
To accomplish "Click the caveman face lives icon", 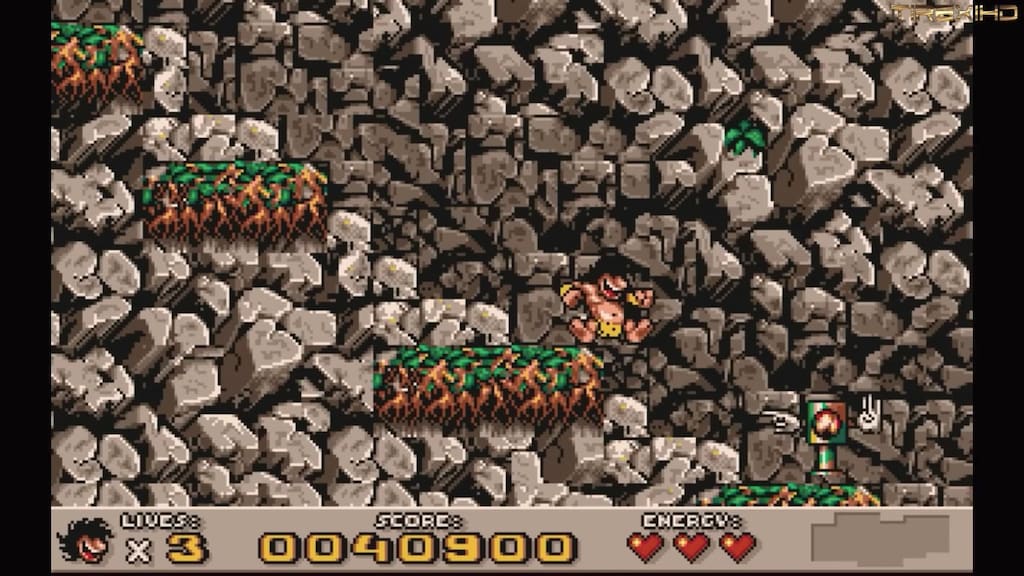I will click(x=87, y=542).
